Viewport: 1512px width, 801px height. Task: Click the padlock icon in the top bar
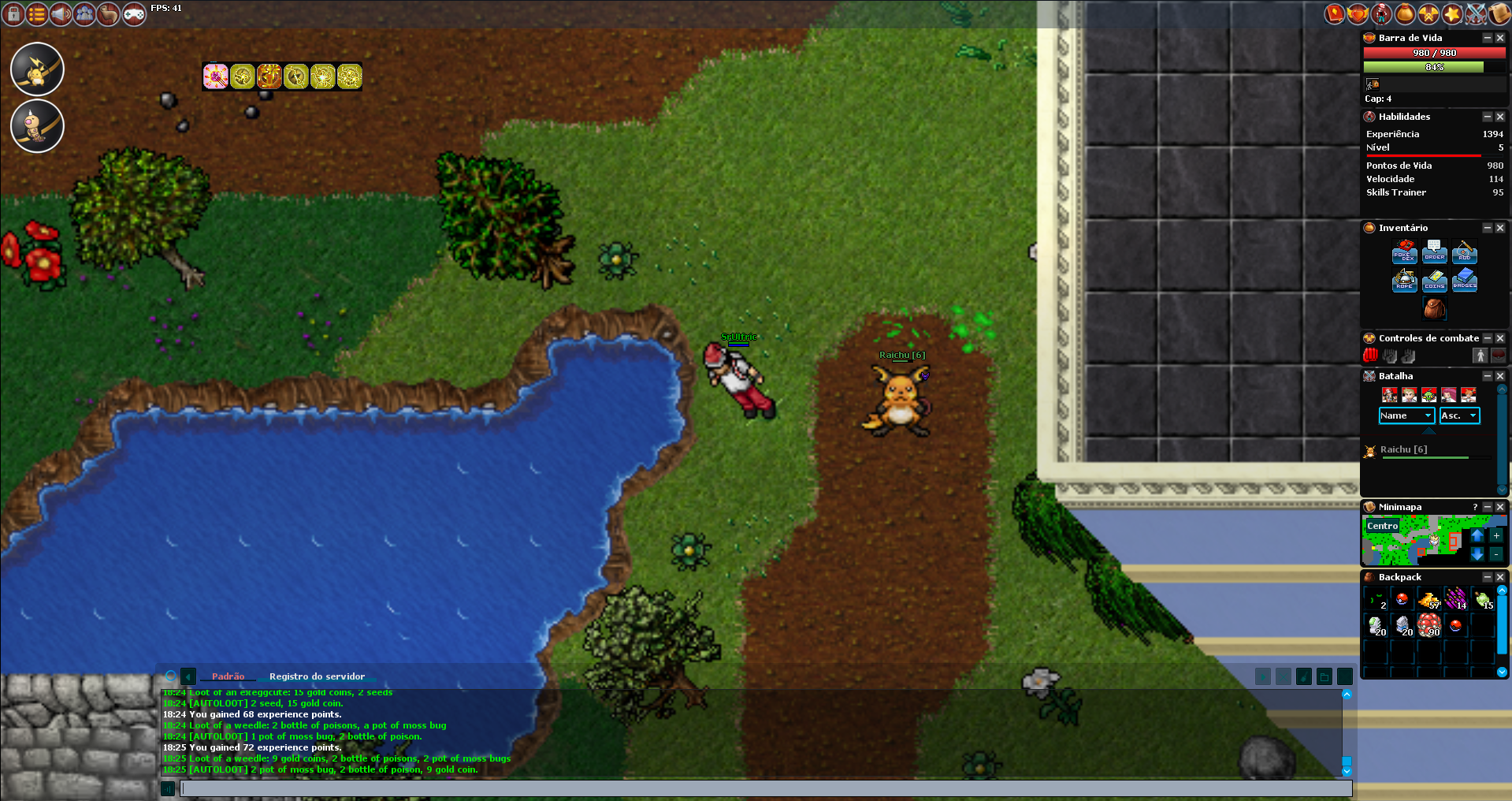[x=13, y=13]
